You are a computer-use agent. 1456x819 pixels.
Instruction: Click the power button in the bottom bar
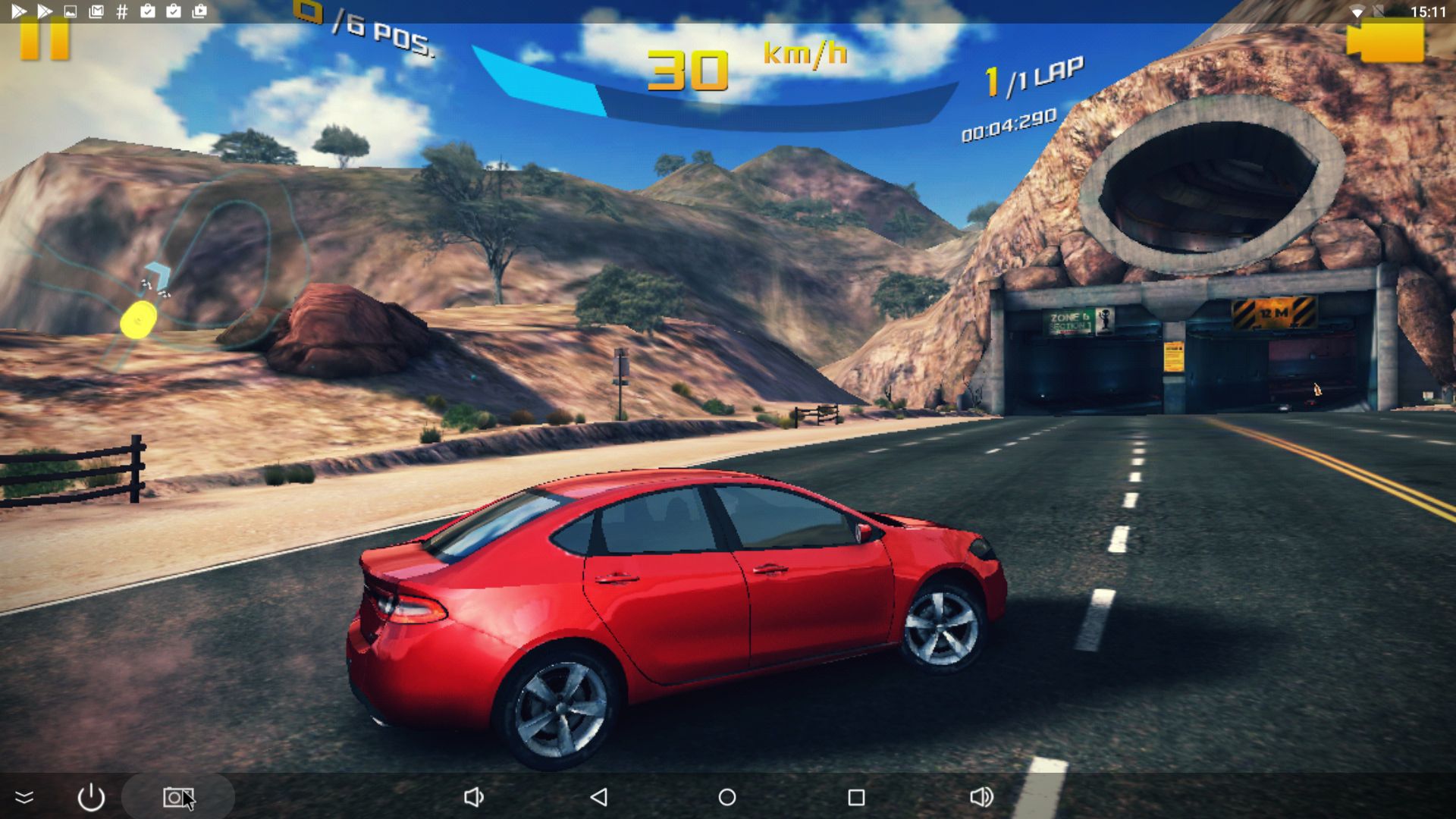point(91,797)
